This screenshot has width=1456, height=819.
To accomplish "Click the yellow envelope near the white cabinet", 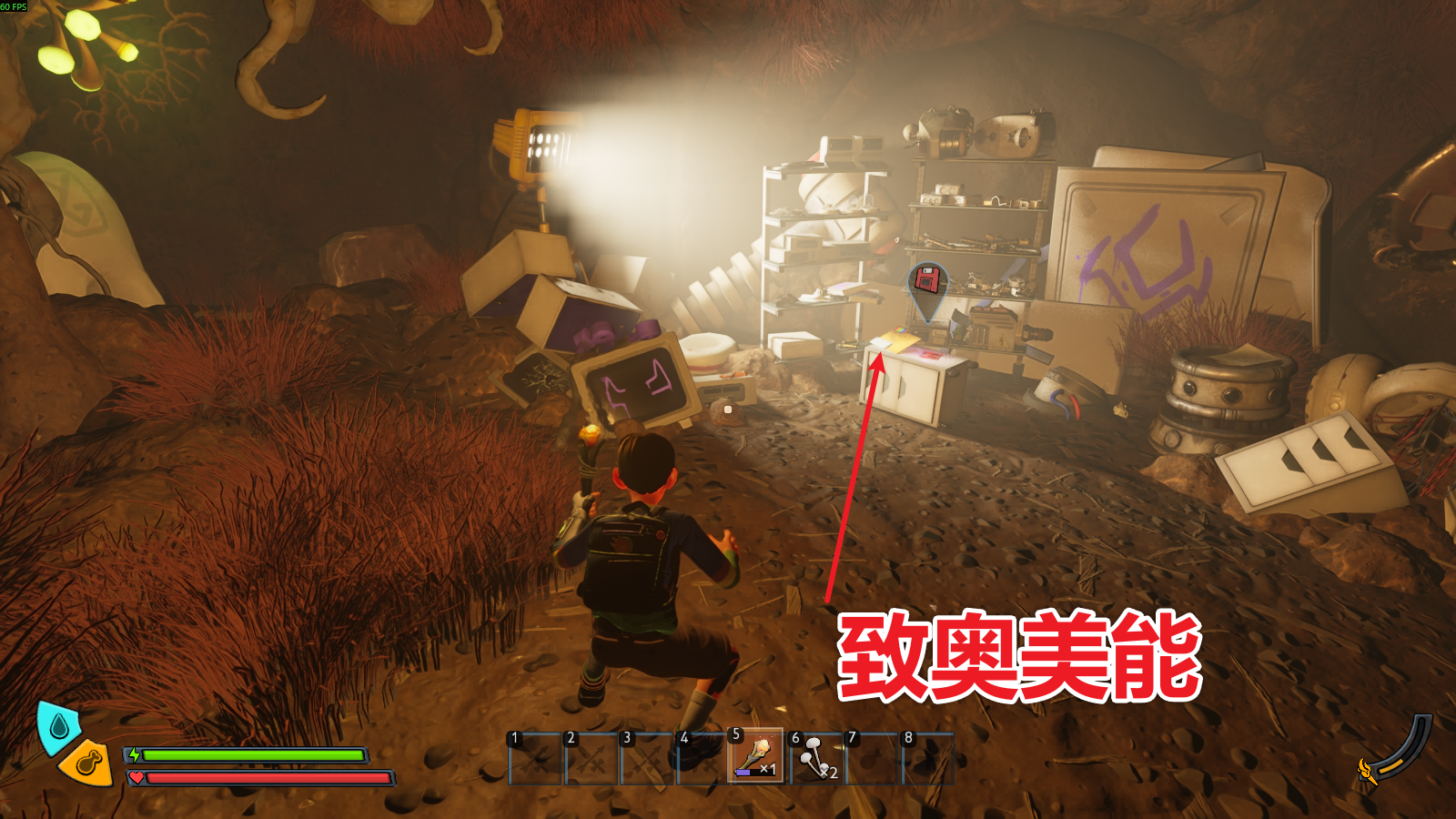I will coord(899,339).
